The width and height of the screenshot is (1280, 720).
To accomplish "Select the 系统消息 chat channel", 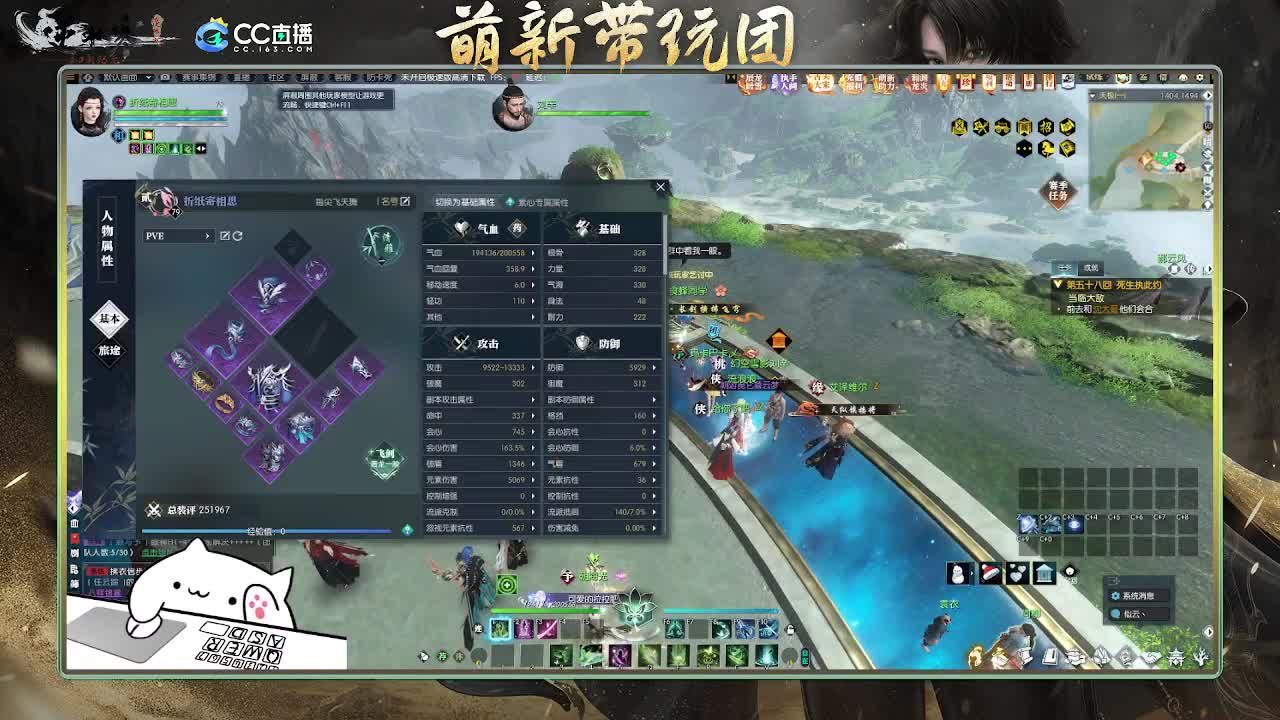I will pos(1138,596).
